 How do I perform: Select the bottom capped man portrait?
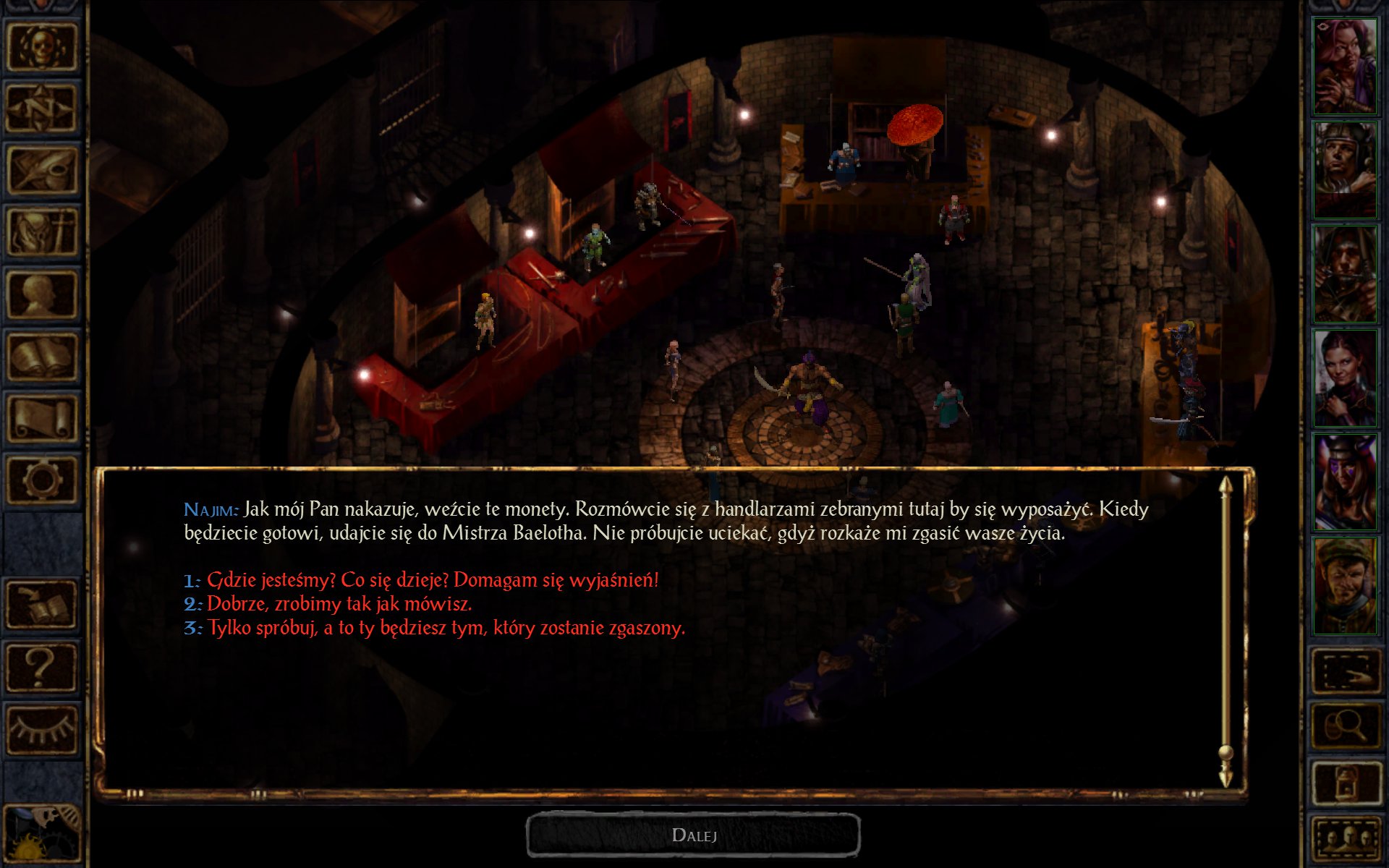1345,587
